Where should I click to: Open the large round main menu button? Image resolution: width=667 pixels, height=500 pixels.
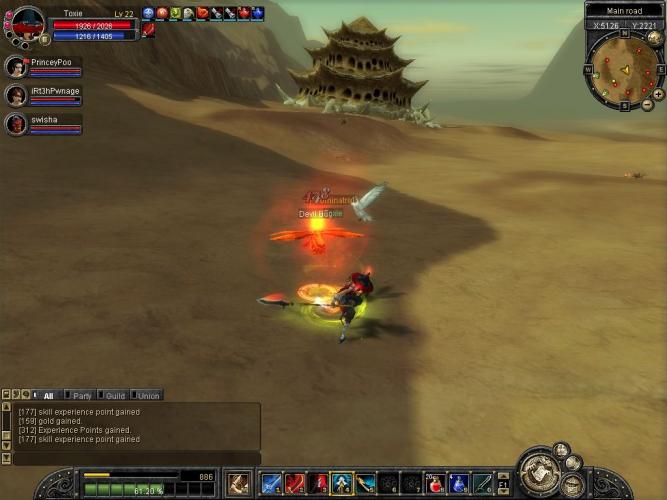542,474
